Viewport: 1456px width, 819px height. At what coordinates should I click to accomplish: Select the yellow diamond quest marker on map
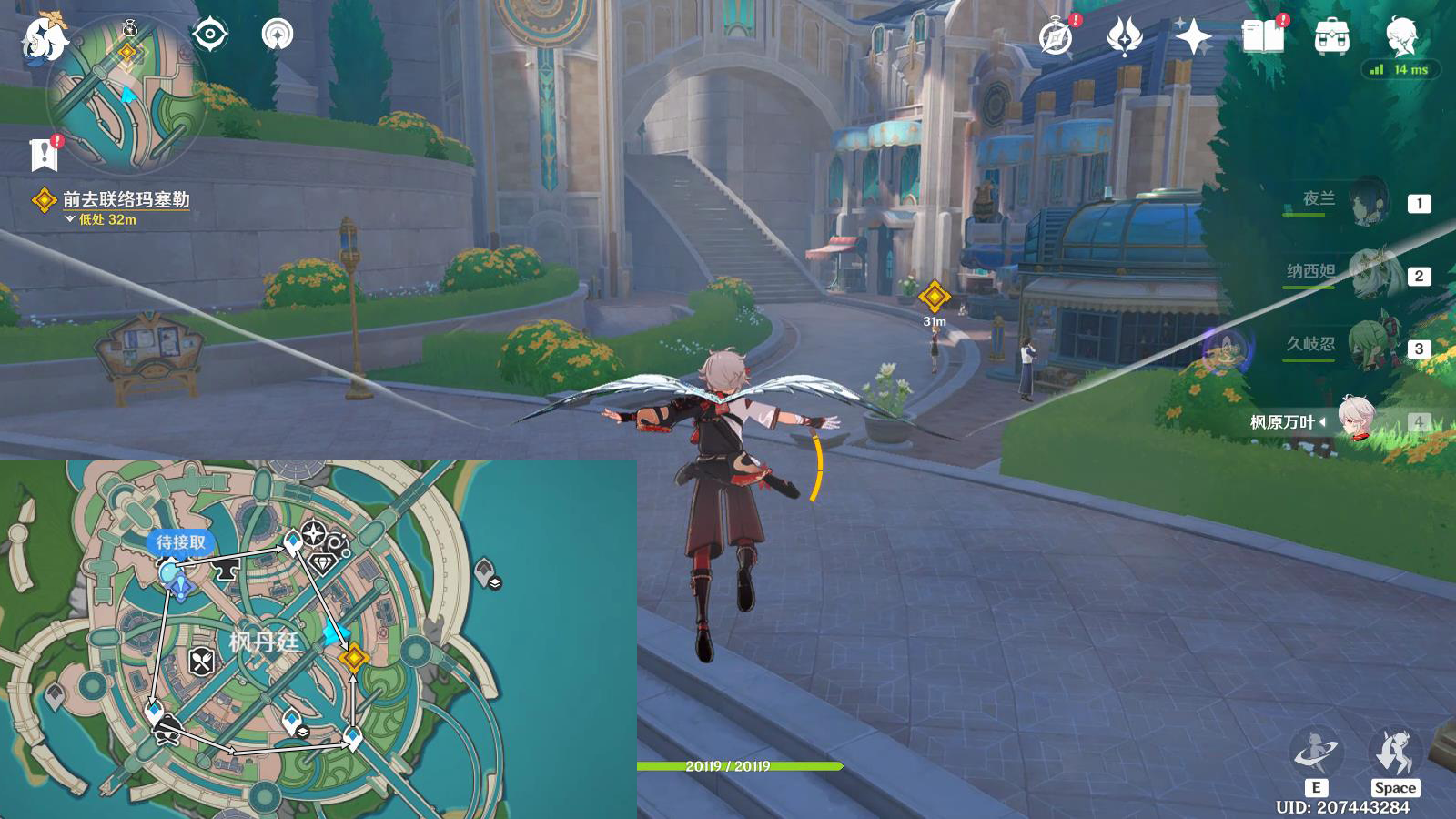tap(354, 657)
